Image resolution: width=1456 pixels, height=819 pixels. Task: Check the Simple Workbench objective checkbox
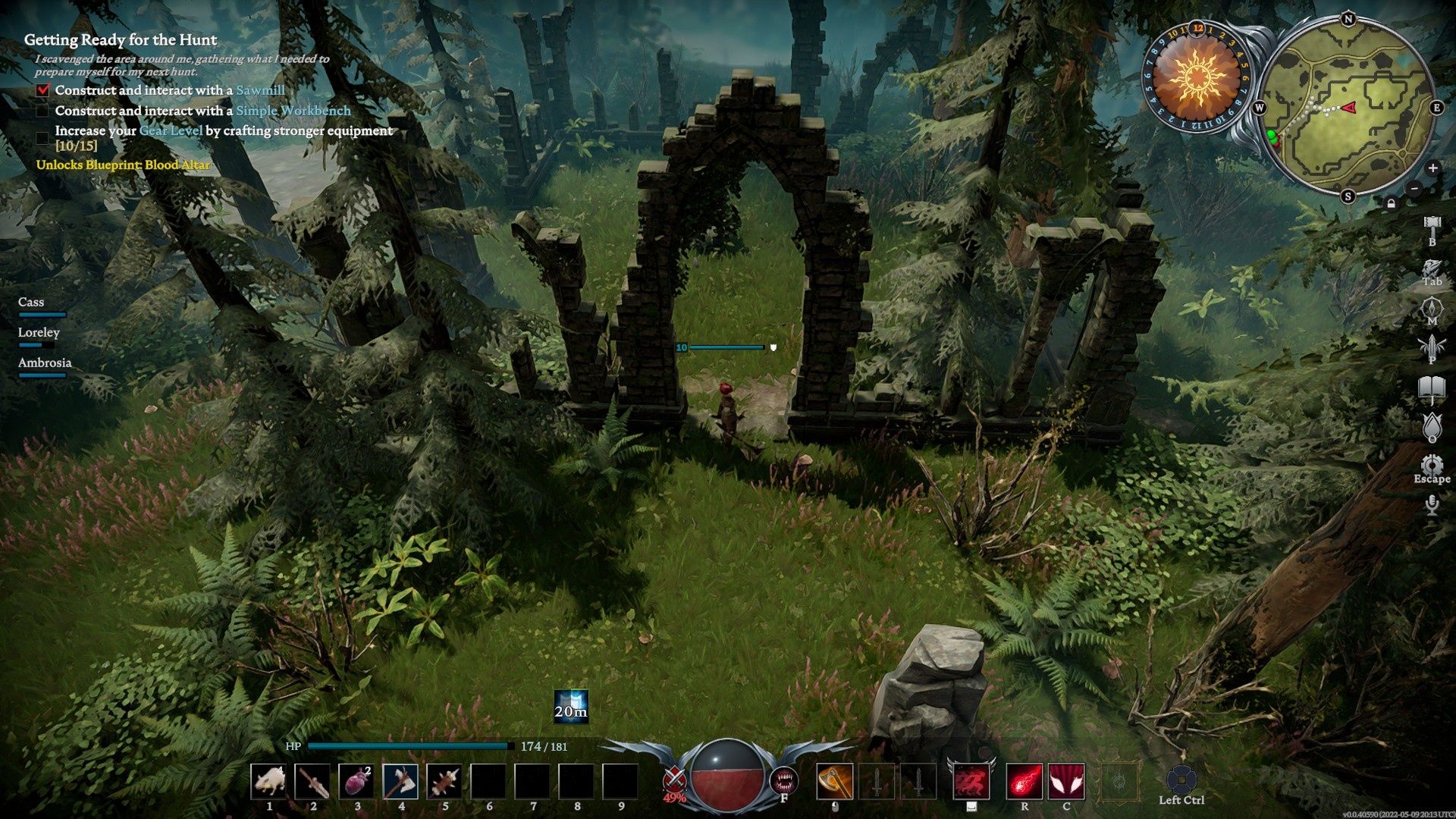(x=42, y=110)
